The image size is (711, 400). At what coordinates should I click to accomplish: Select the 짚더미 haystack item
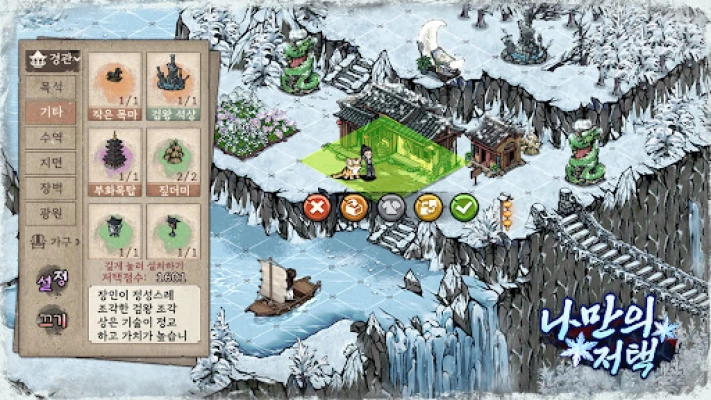pos(173,160)
